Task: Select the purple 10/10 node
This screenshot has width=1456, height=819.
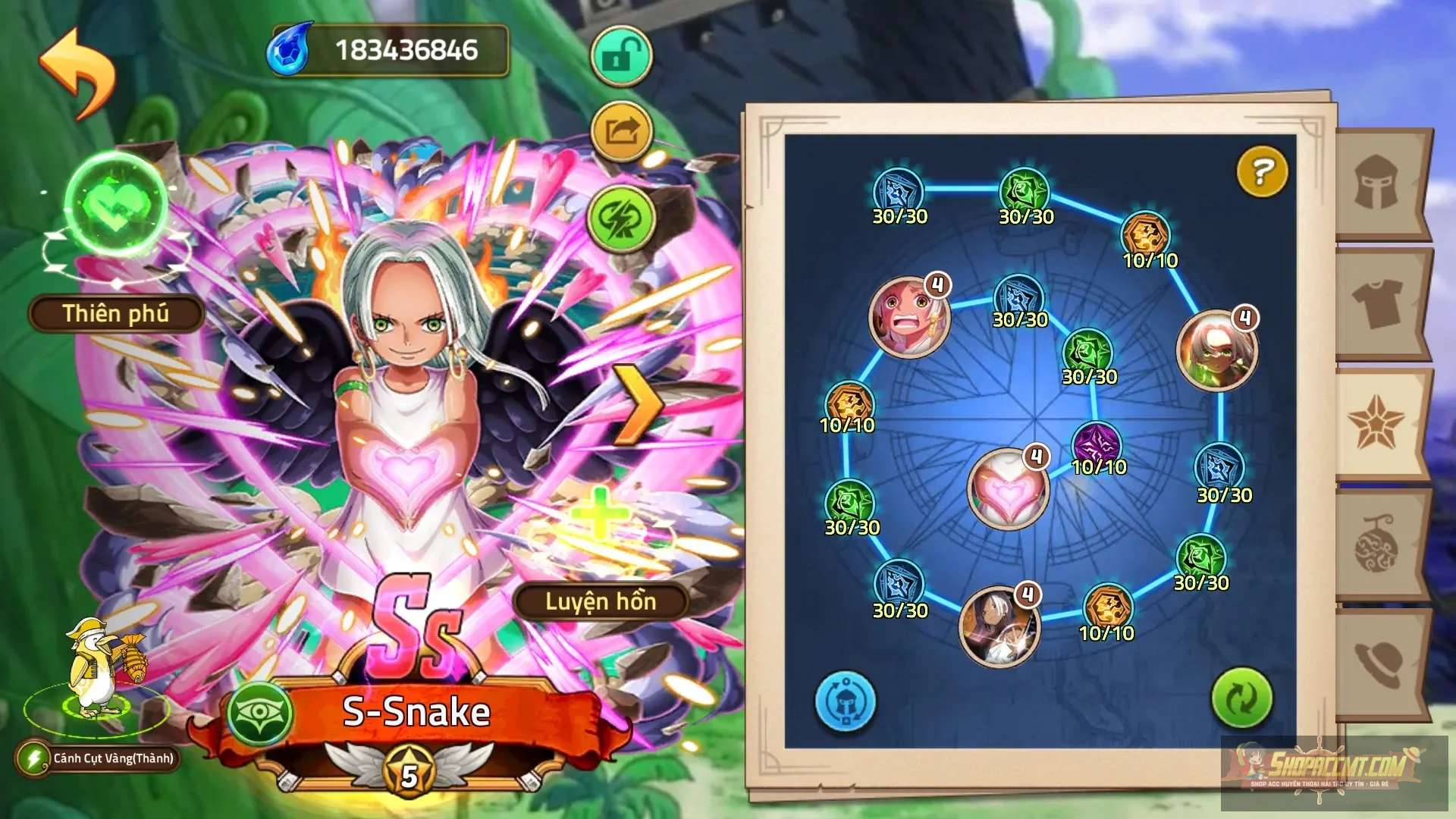Action: [1097, 444]
